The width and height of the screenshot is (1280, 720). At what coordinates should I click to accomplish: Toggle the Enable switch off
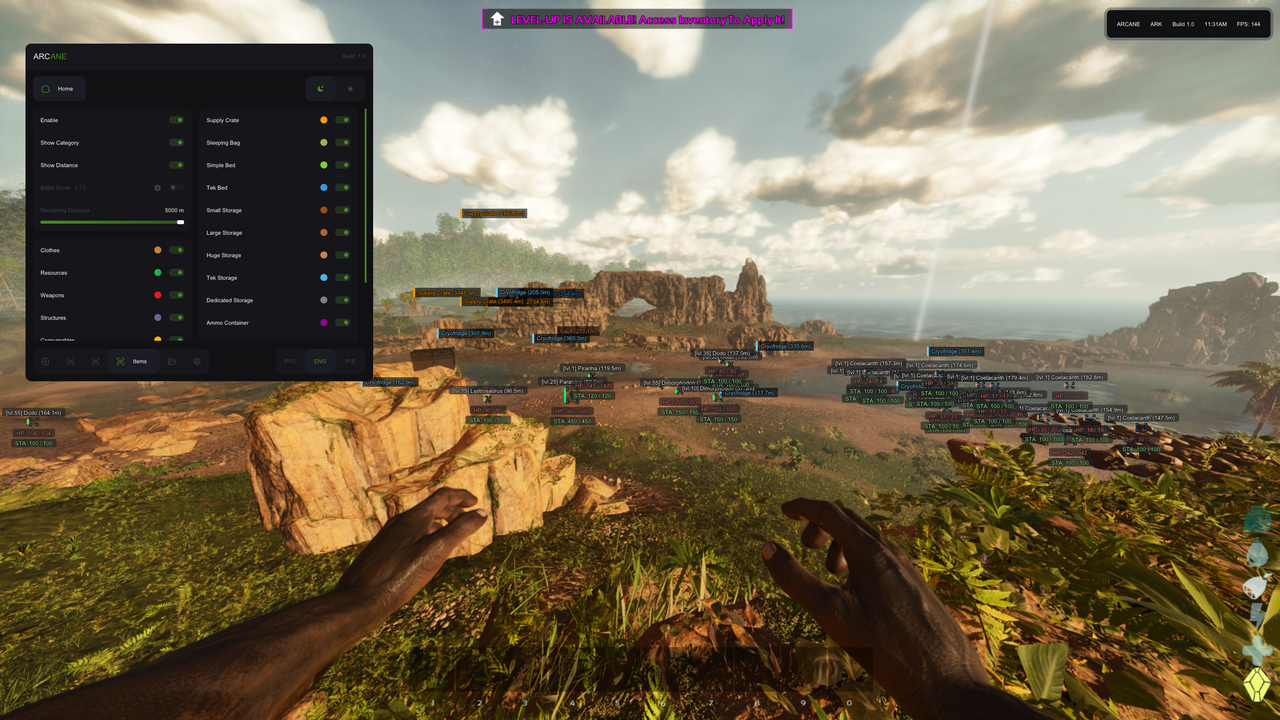[176, 120]
